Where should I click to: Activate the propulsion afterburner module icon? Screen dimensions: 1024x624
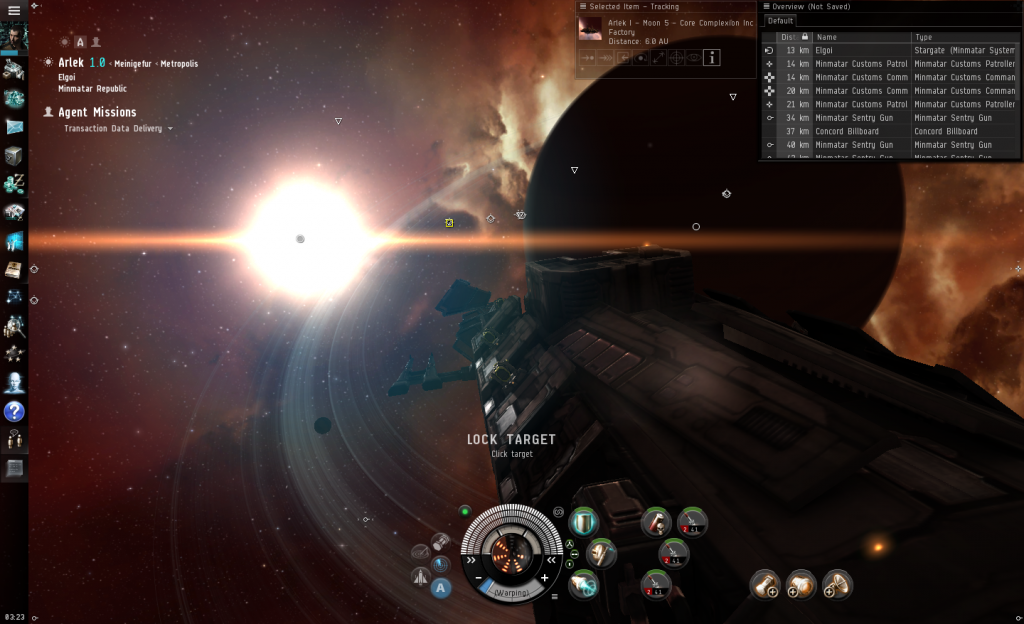coord(583,585)
